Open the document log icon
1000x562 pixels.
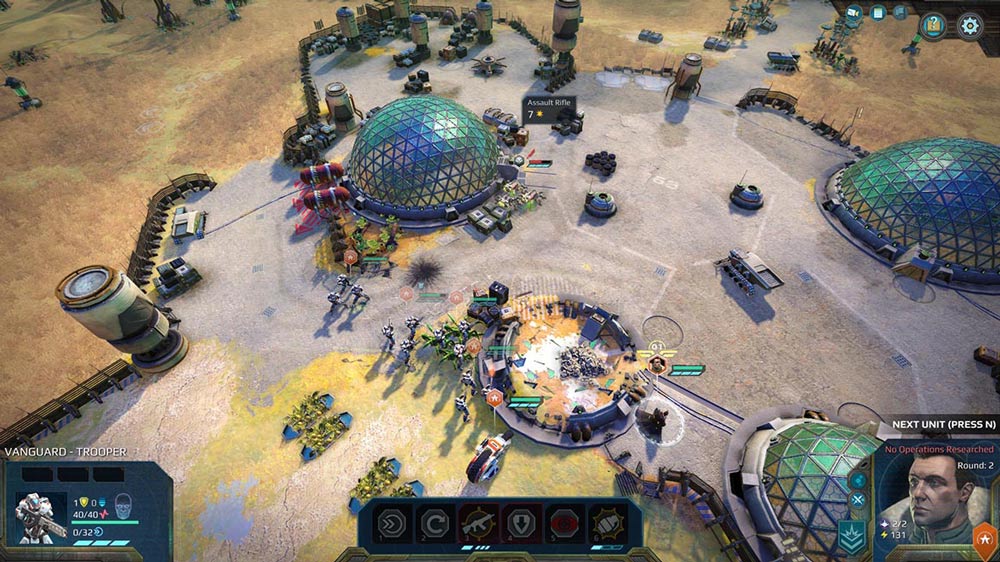(x=877, y=13)
